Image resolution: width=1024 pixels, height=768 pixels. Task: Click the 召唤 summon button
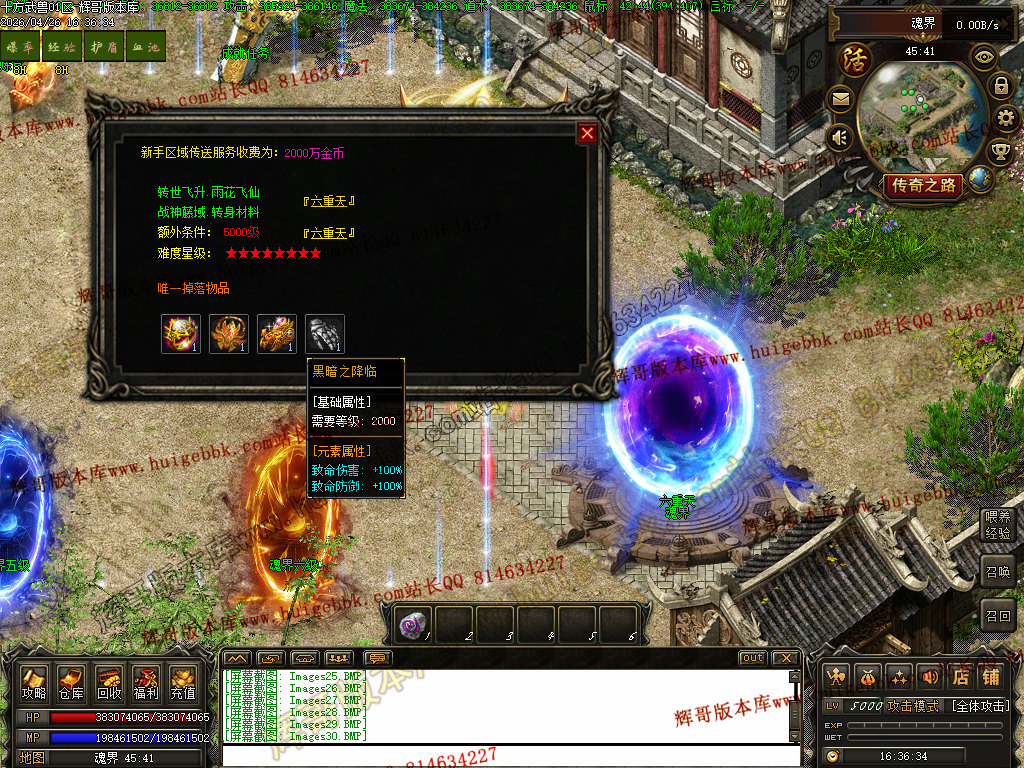pyautogui.click(x=998, y=572)
